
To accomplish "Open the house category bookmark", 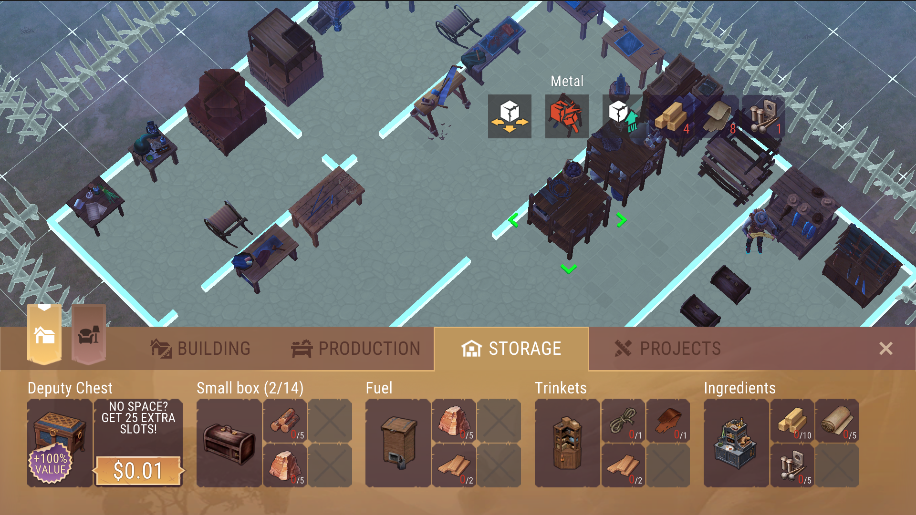I will point(44,333).
